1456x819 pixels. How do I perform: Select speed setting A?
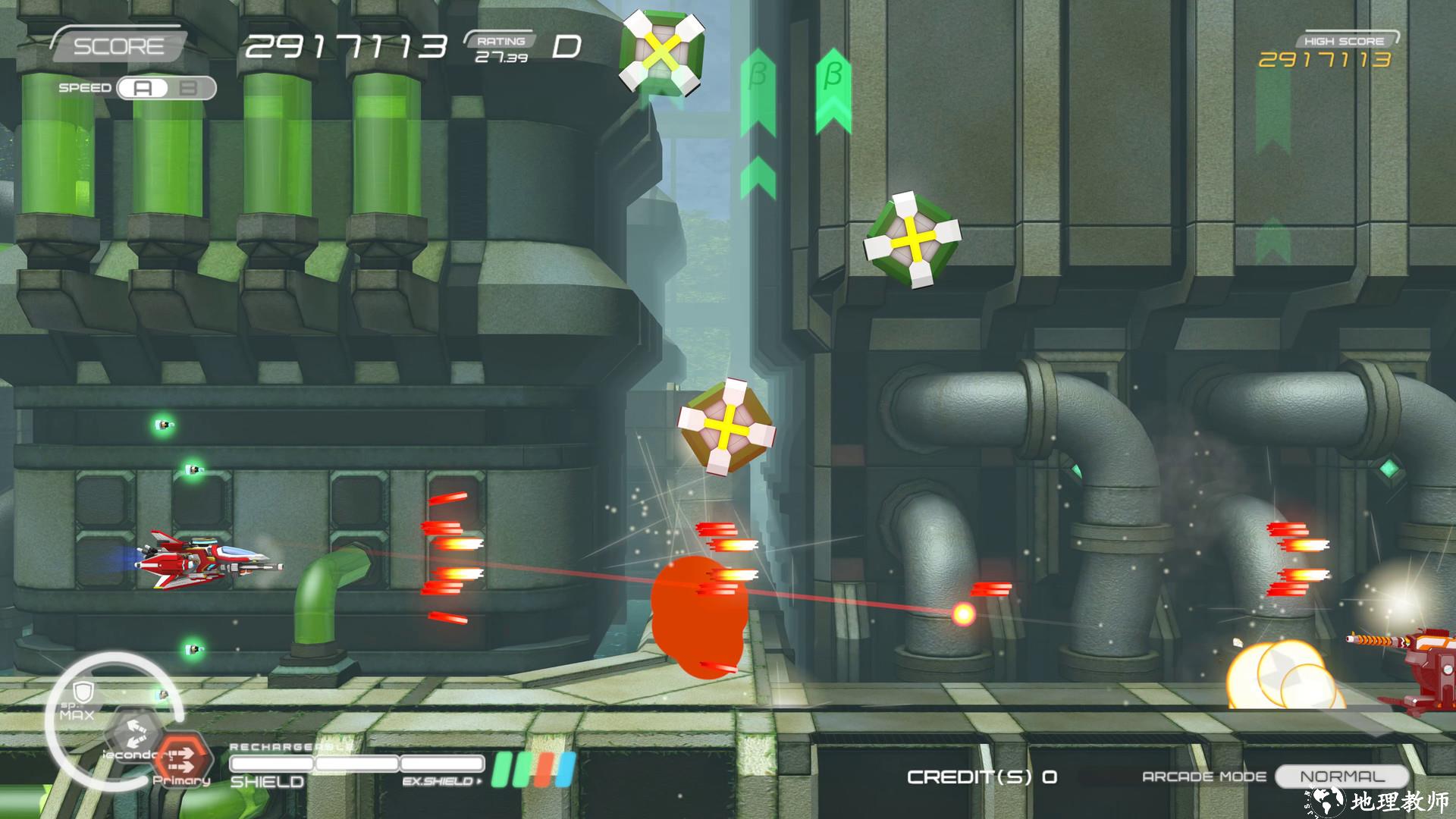pos(143,88)
